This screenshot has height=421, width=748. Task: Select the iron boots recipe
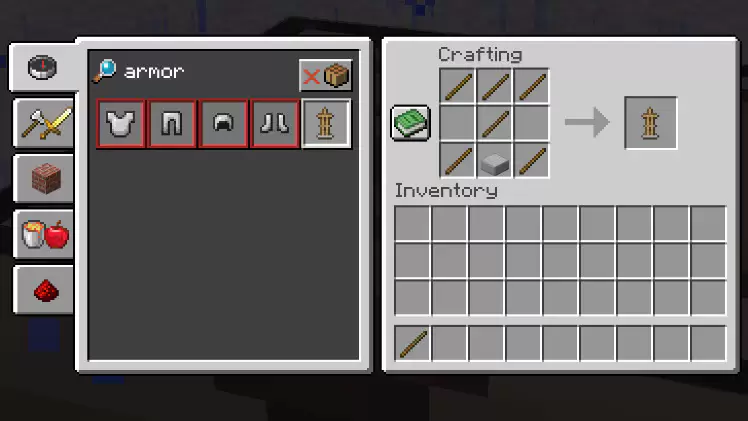(275, 124)
